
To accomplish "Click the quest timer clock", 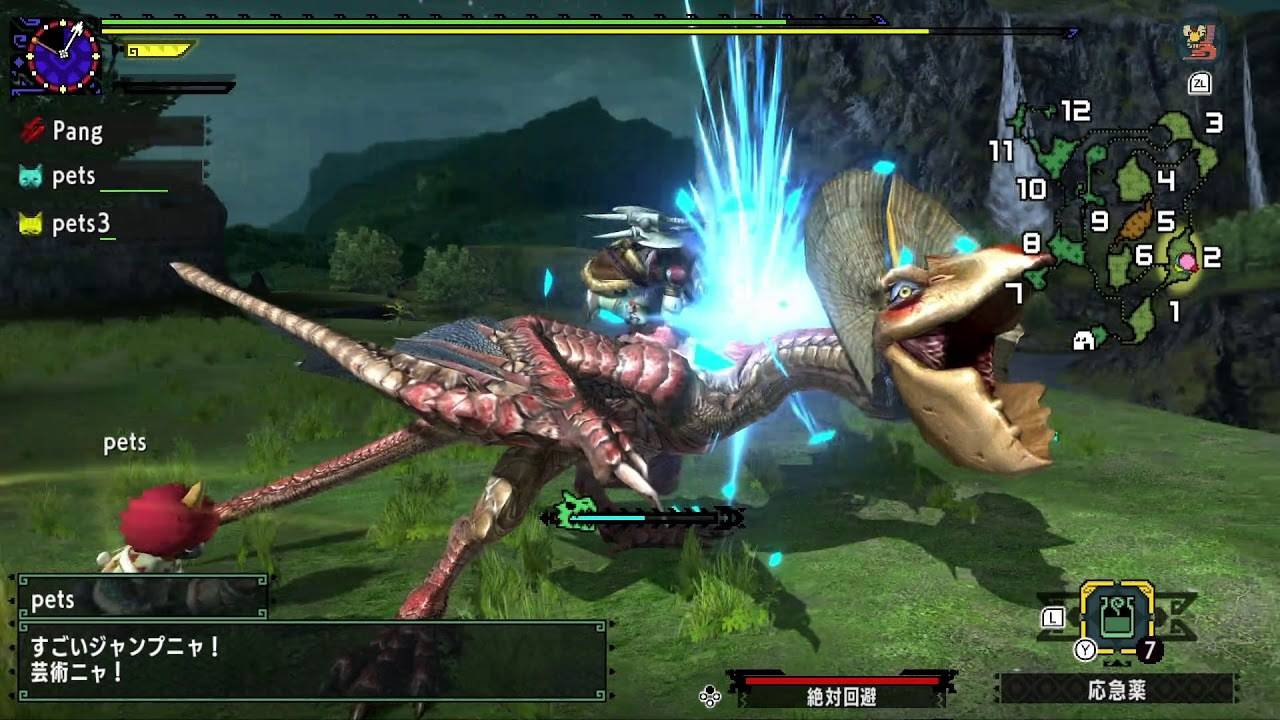I will (x=62, y=55).
